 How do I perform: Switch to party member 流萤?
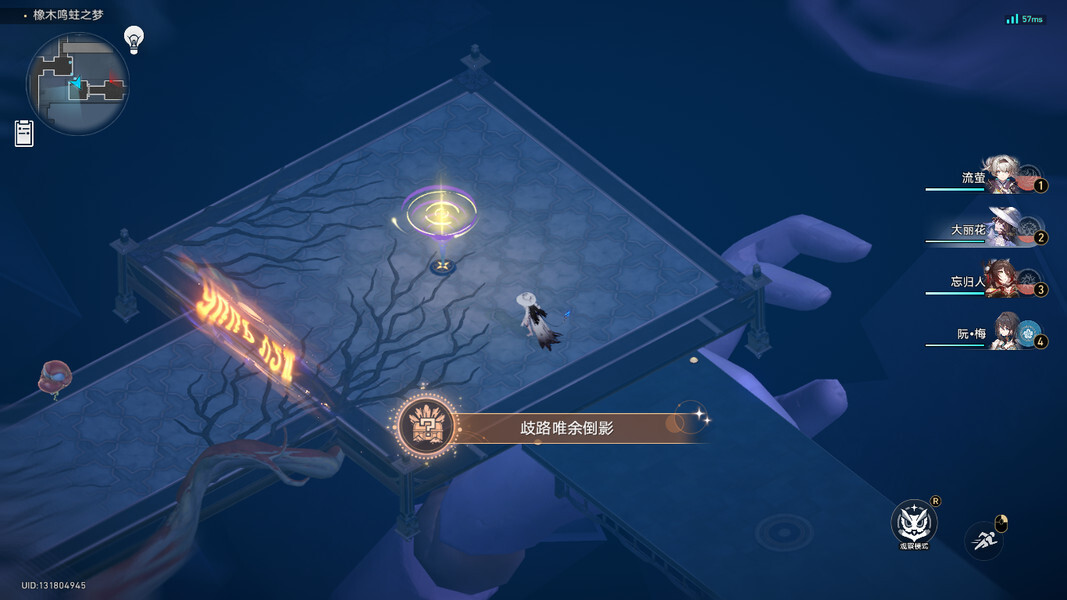(x=1000, y=176)
